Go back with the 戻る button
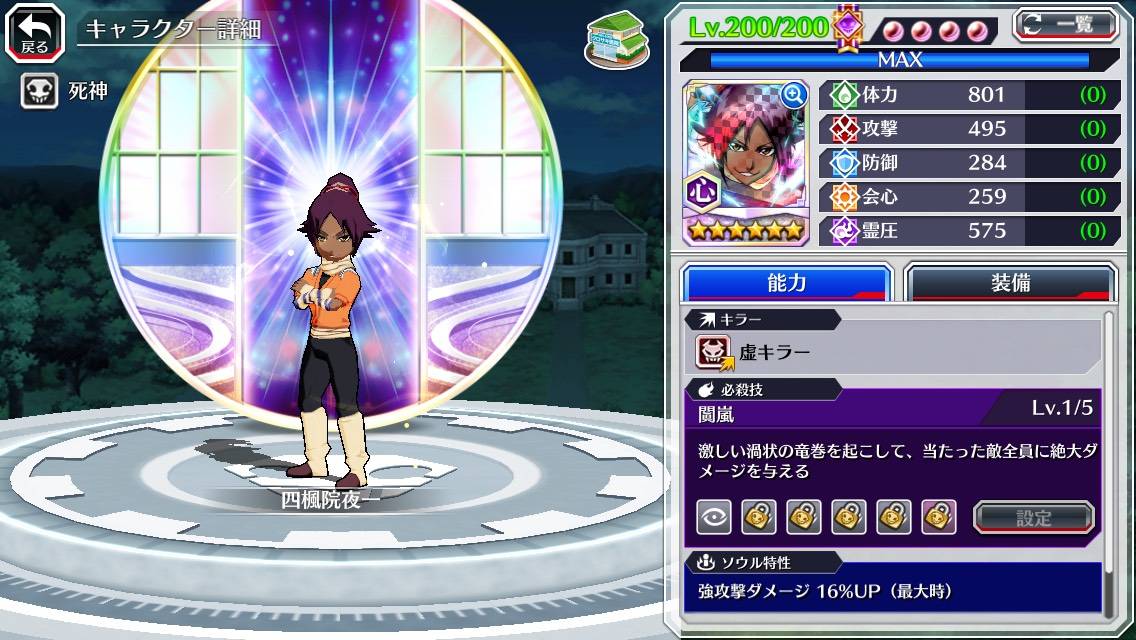The height and width of the screenshot is (640, 1136). [35, 31]
